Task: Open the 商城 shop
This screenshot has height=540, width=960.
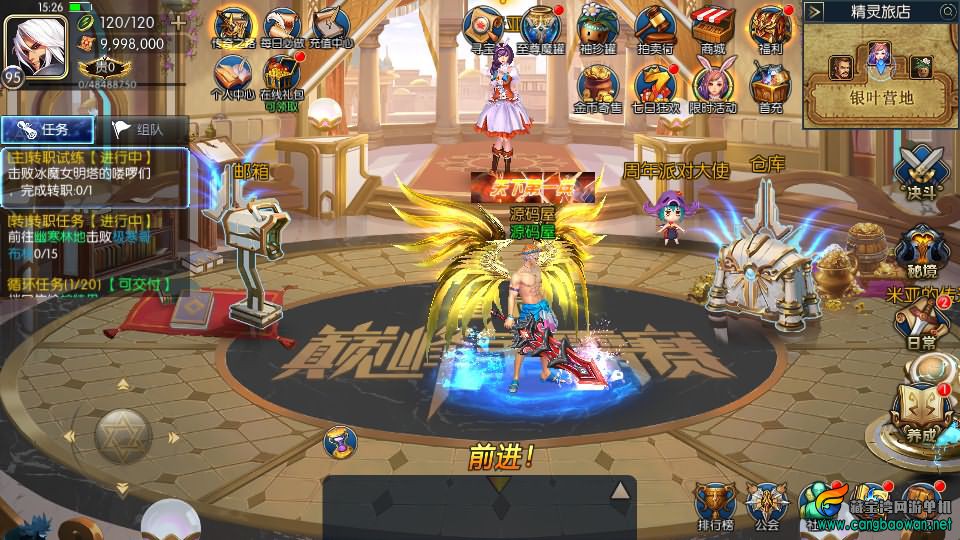Action: coord(712,26)
